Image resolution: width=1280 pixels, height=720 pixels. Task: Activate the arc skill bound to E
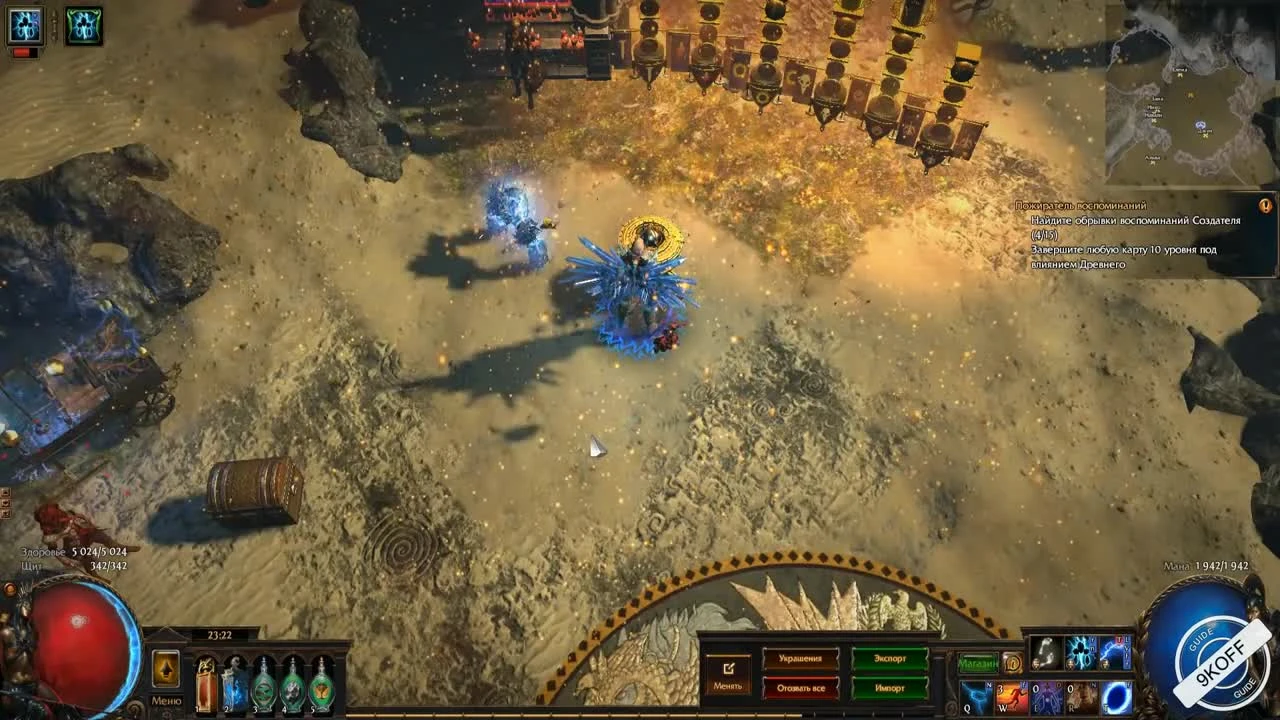click(x=1044, y=697)
